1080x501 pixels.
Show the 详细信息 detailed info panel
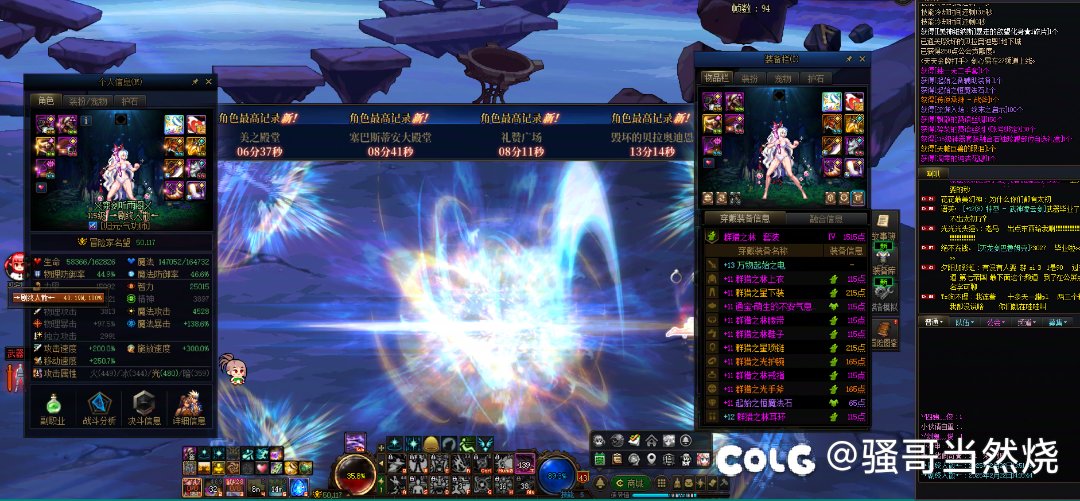(x=191, y=408)
